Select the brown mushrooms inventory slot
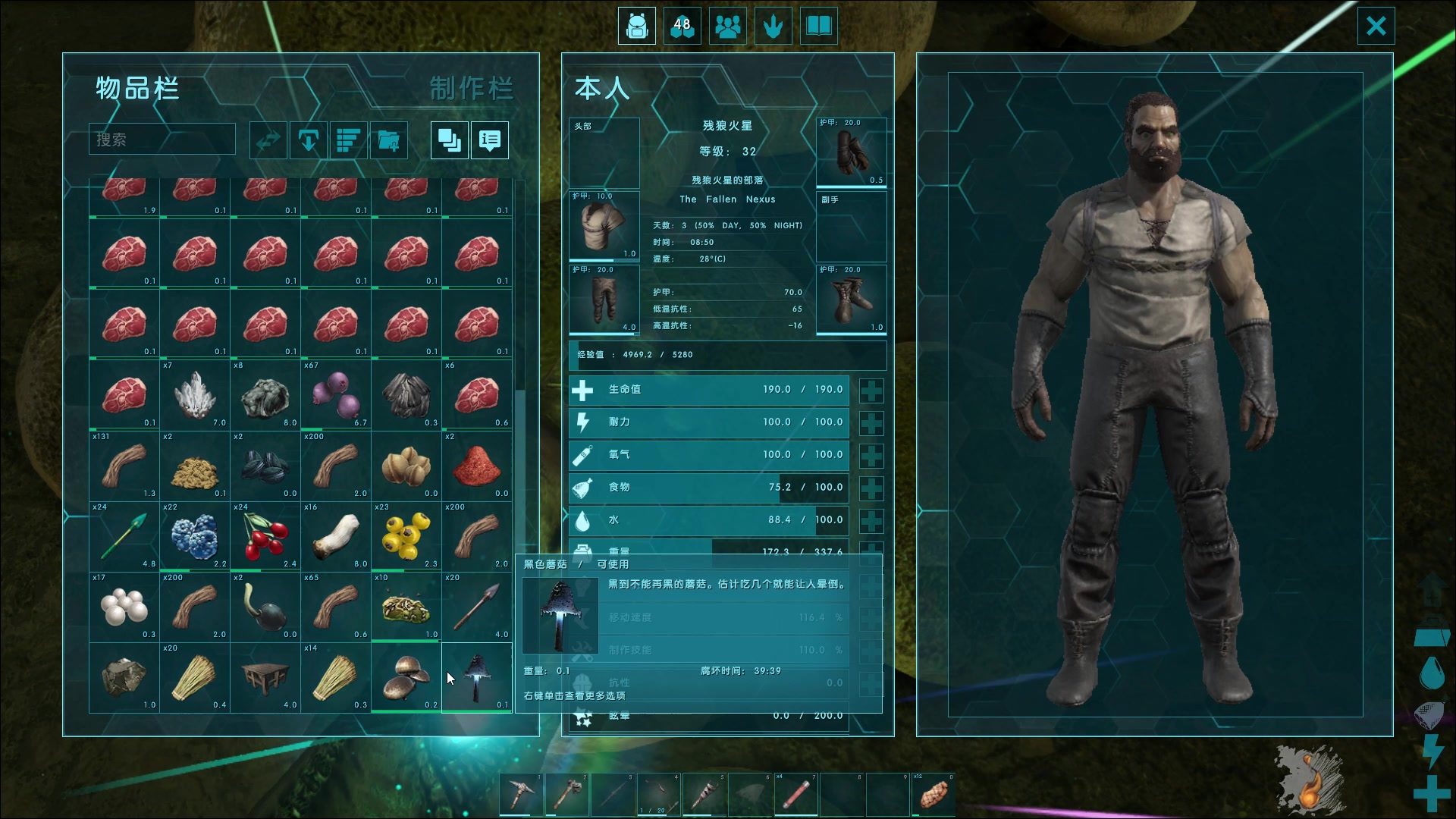Screen dimensions: 1456x819 tap(406, 677)
